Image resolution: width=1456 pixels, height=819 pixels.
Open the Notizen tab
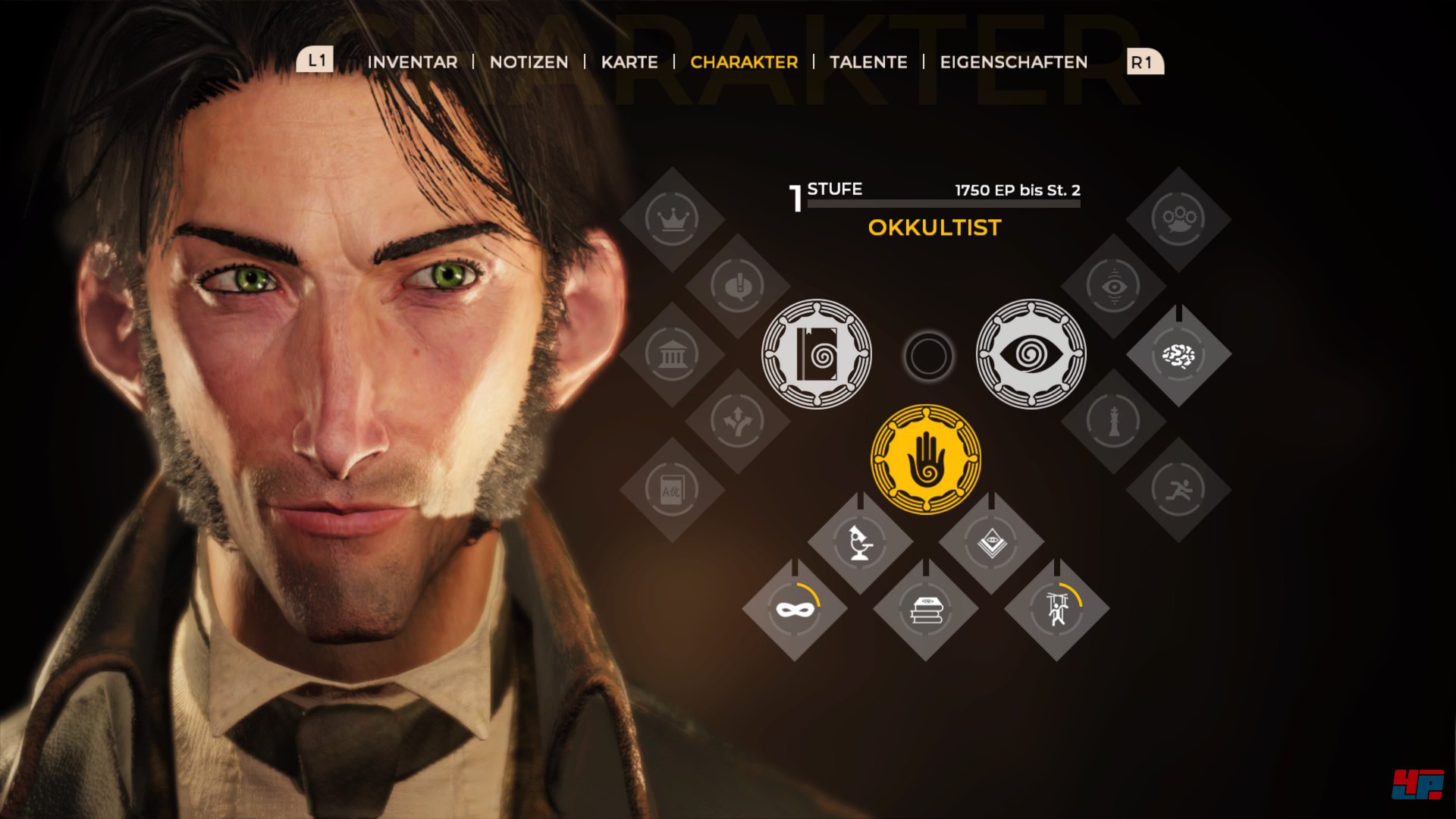coord(529,62)
